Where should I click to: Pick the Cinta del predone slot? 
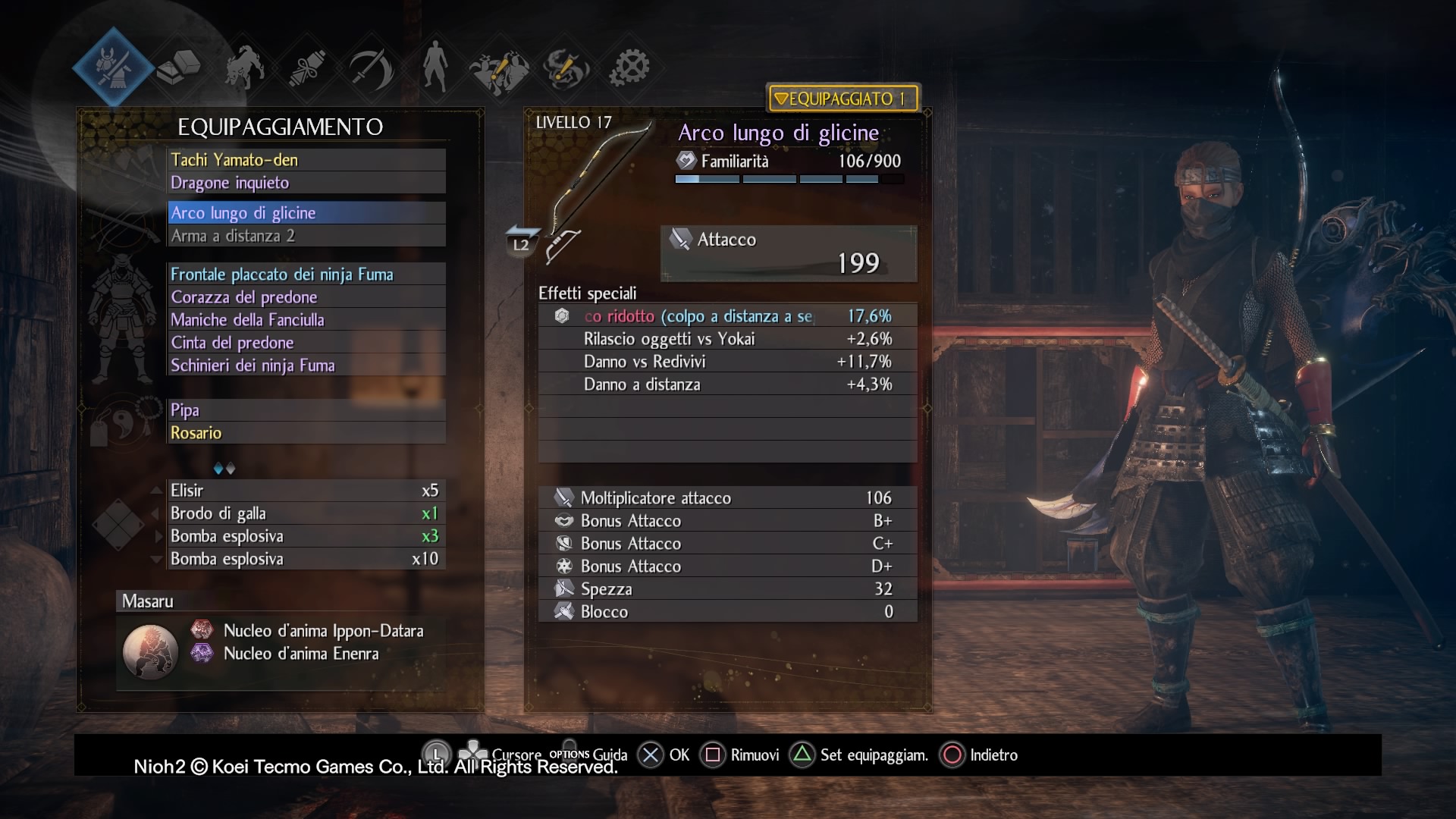point(306,343)
